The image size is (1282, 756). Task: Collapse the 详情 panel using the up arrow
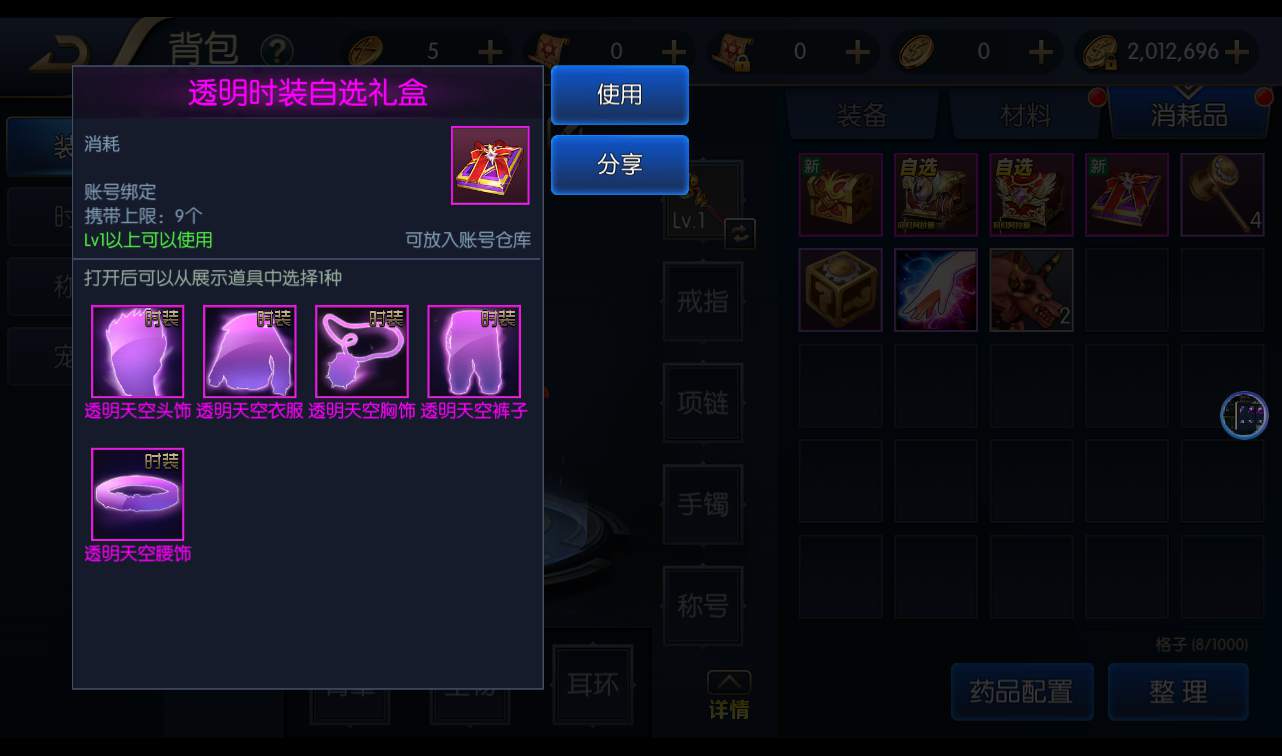tap(729, 679)
